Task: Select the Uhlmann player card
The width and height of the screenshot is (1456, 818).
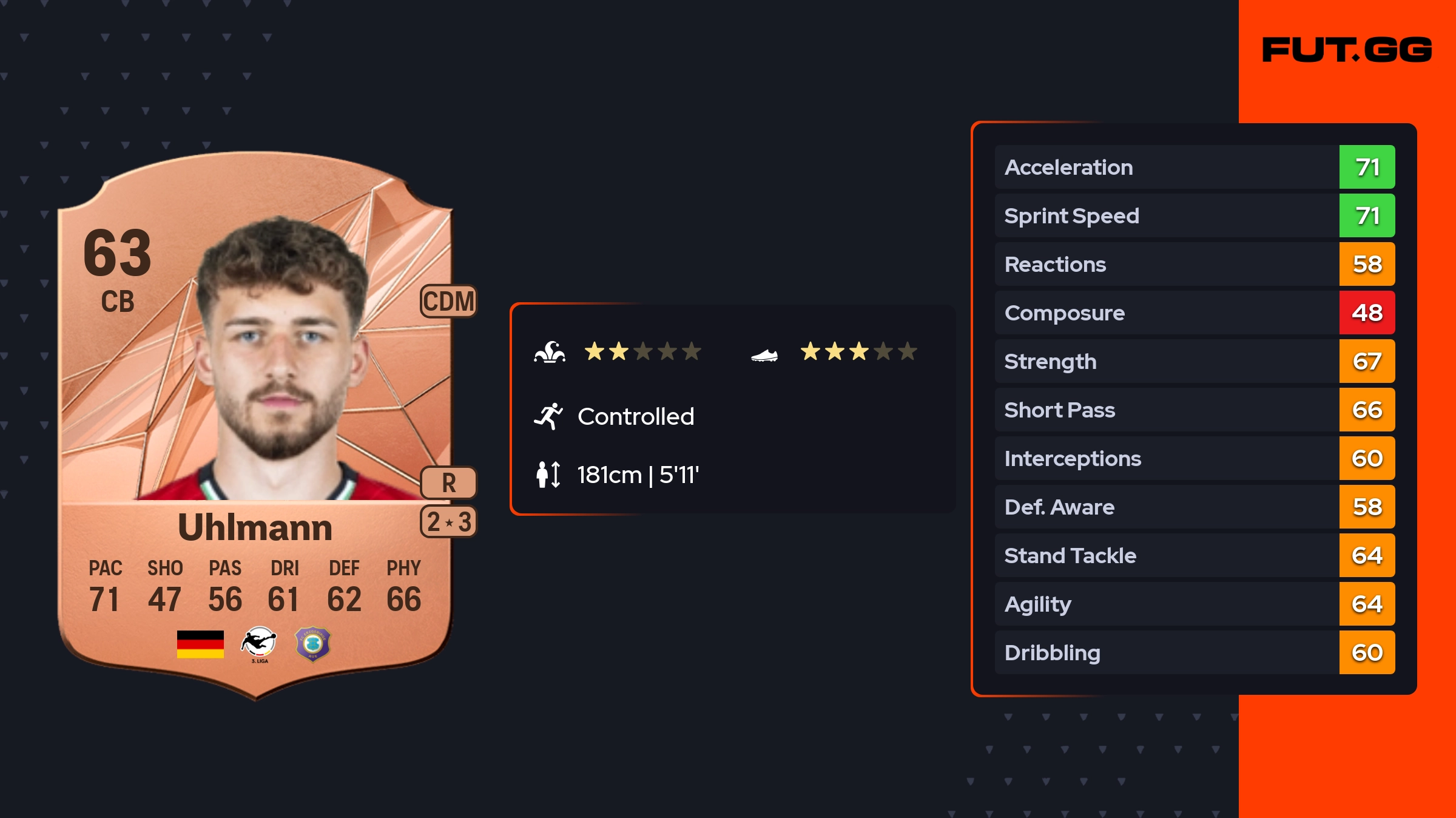Action: tap(255, 425)
